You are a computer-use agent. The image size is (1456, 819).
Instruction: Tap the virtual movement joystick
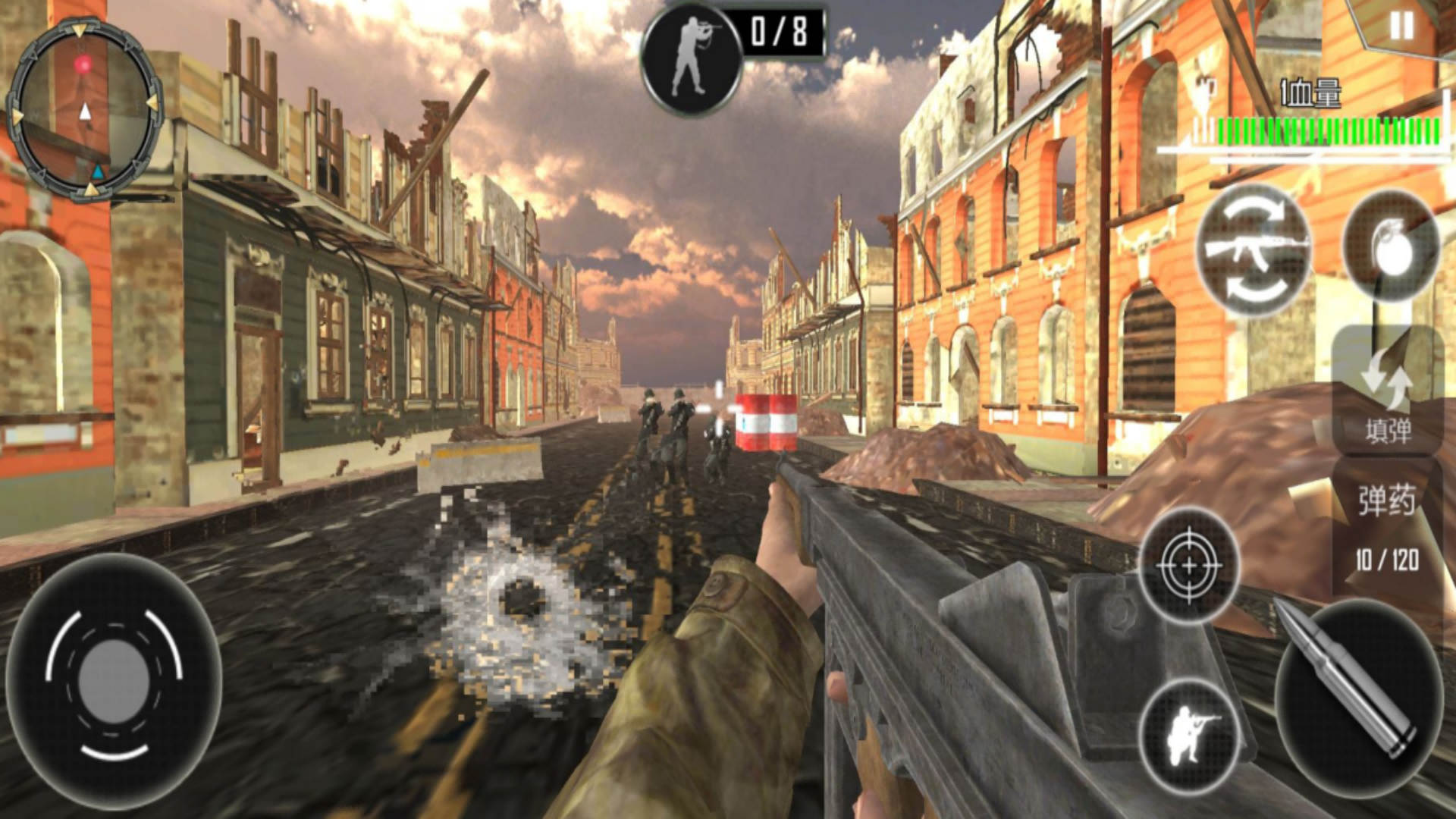click(x=114, y=681)
